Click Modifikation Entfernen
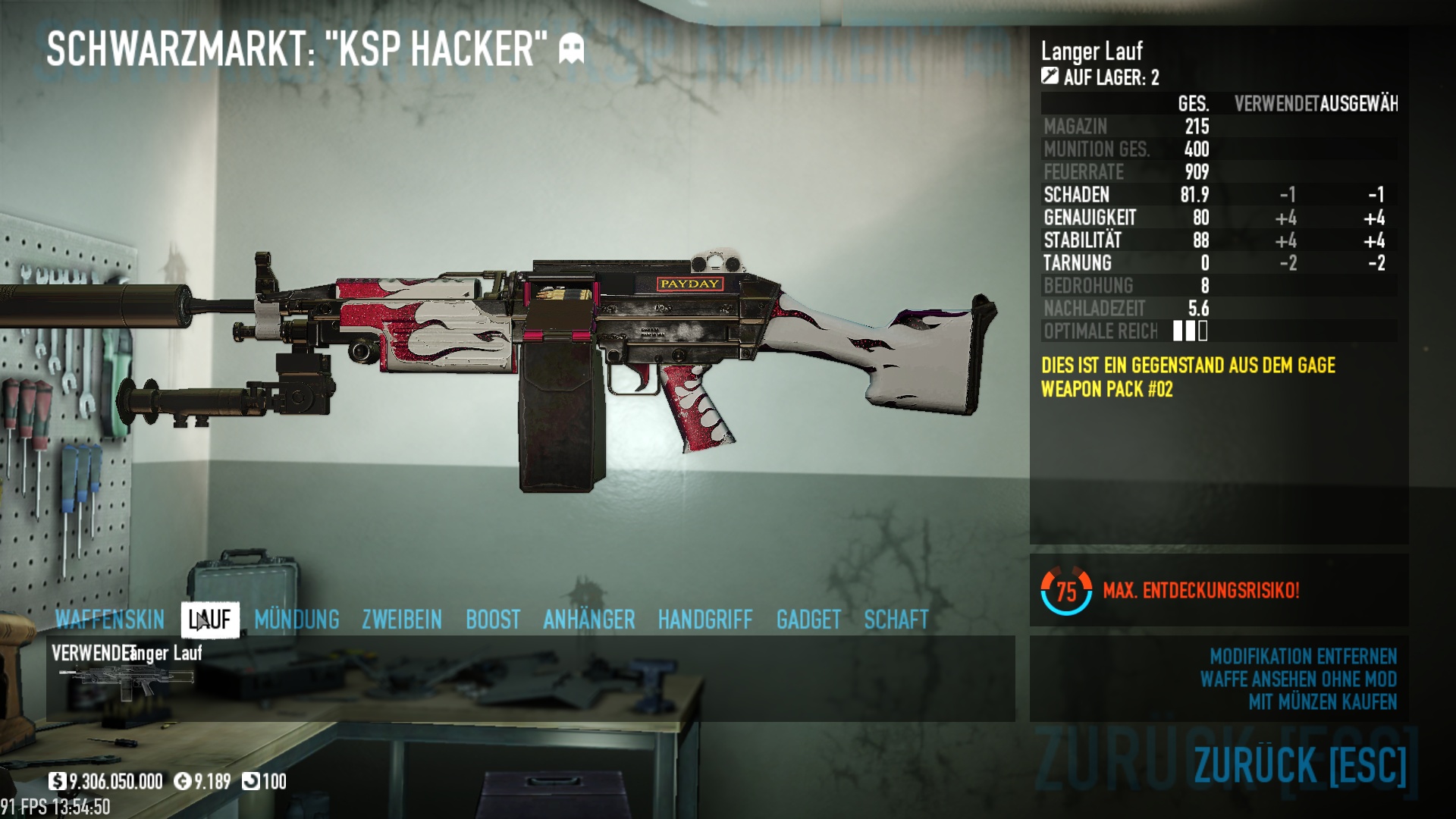The width and height of the screenshot is (1456, 819). pyautogui.click(x=1303, y=657)
